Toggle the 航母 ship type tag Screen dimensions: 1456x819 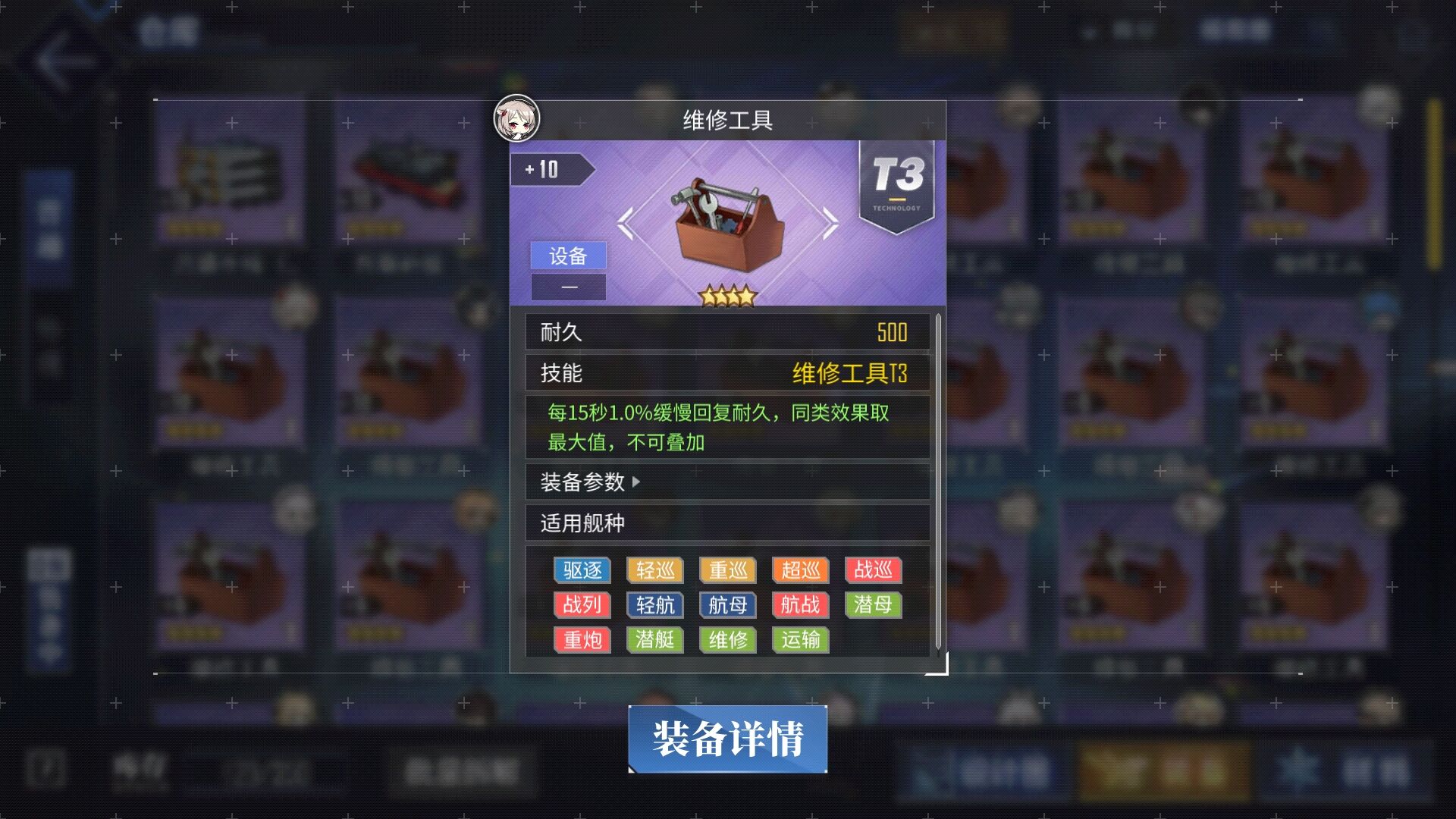coord(727,605)
